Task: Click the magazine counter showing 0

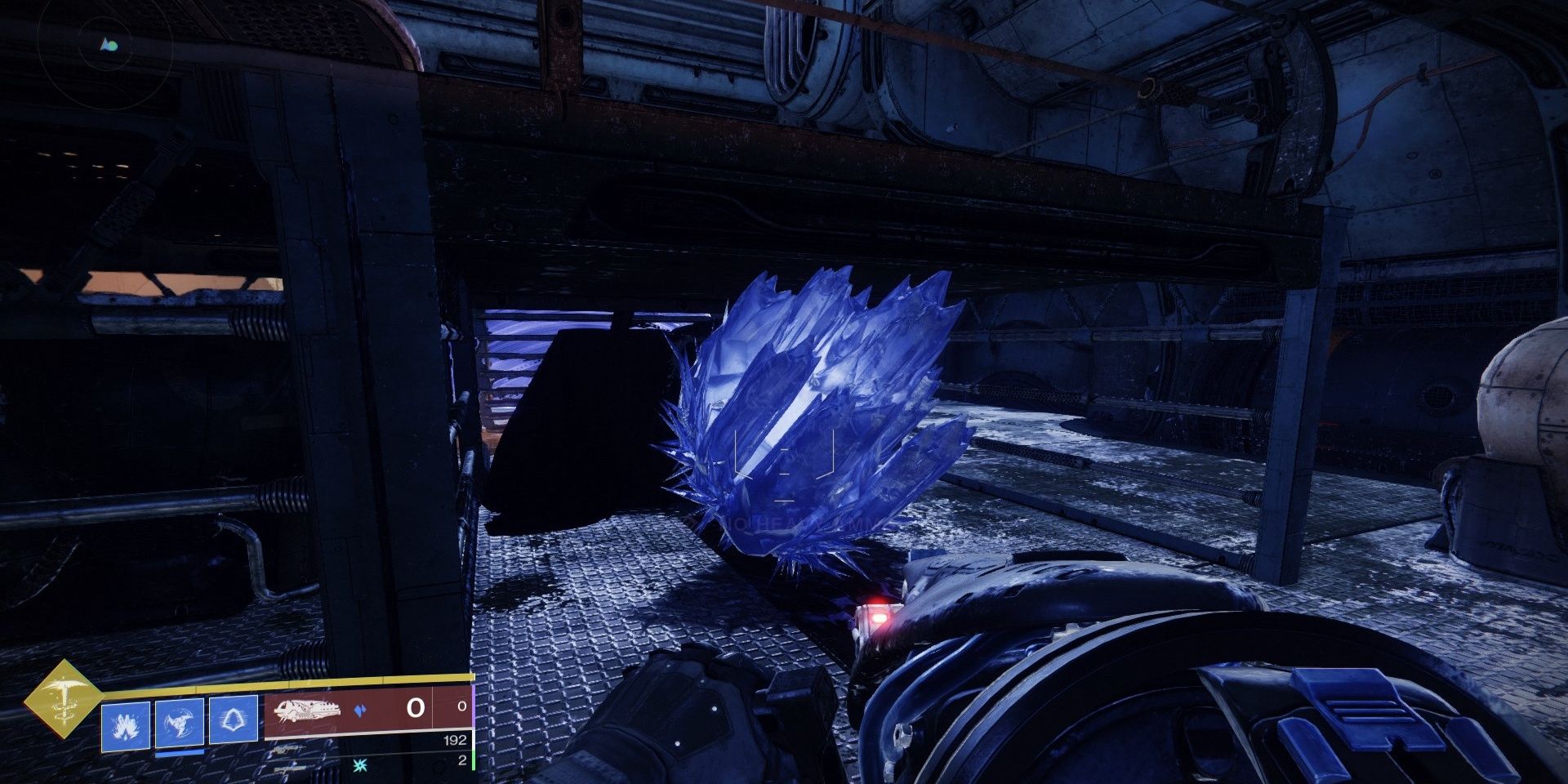Action: coord(416,706)
